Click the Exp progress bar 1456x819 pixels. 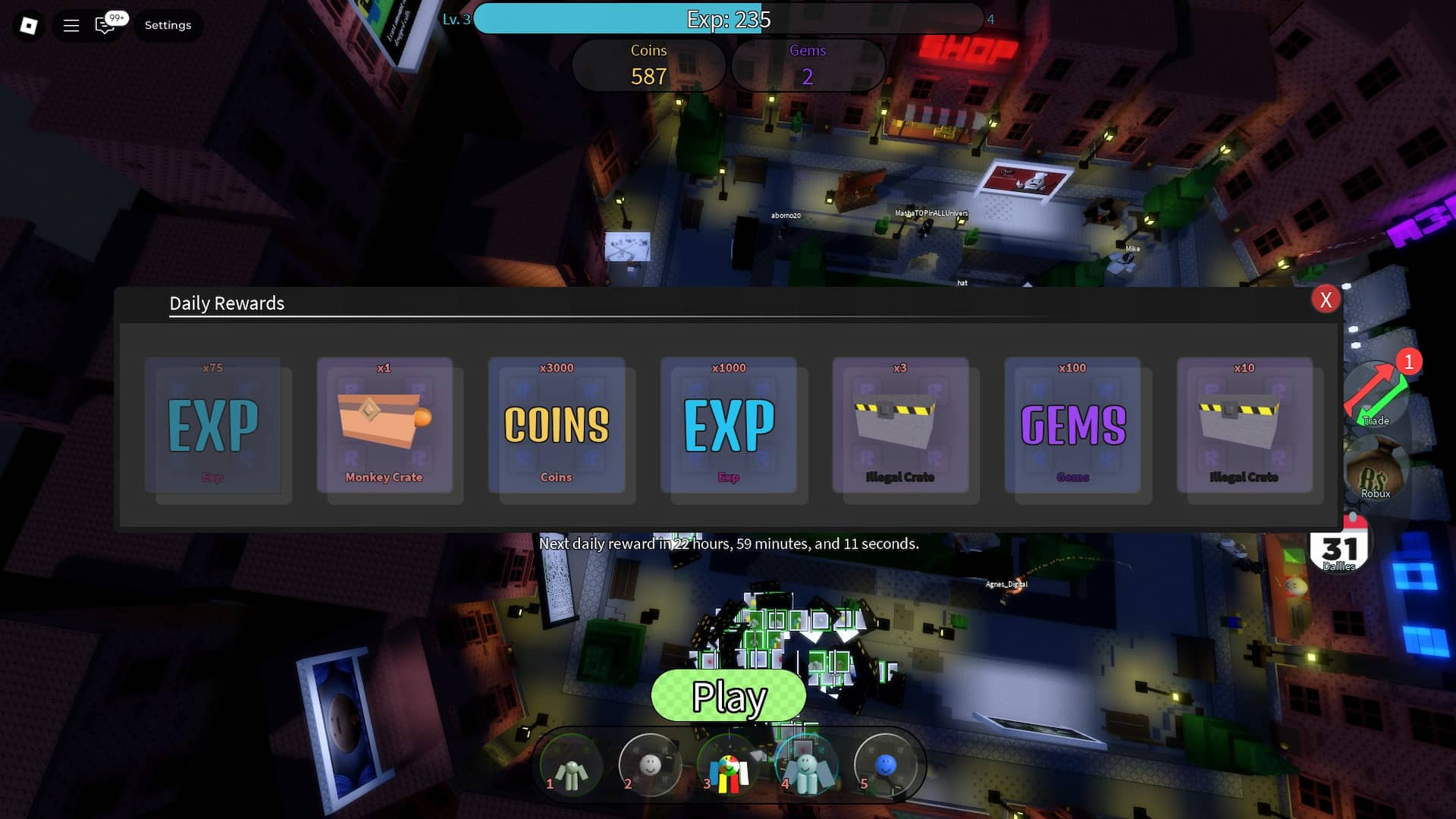[x=728, y=20]
